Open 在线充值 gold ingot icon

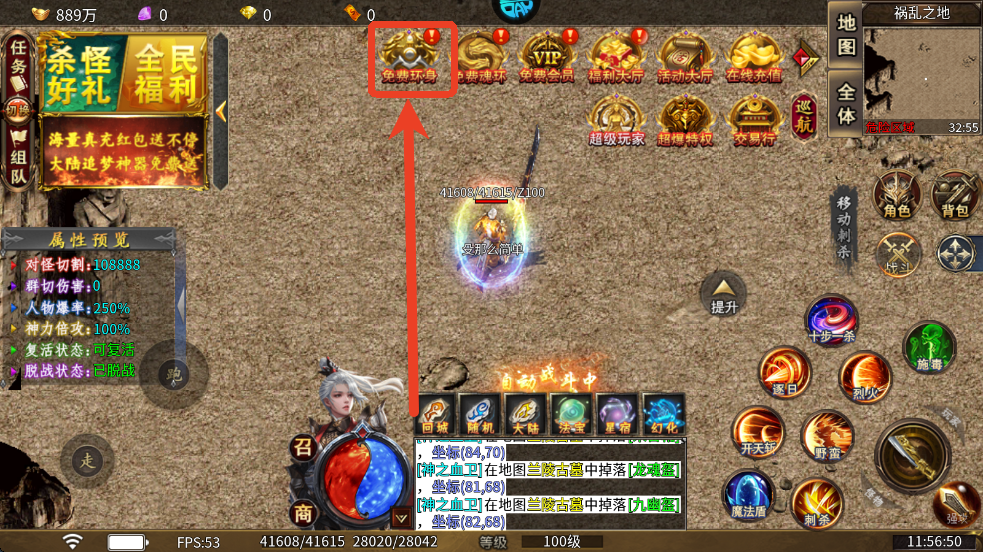tap(753, 57)
